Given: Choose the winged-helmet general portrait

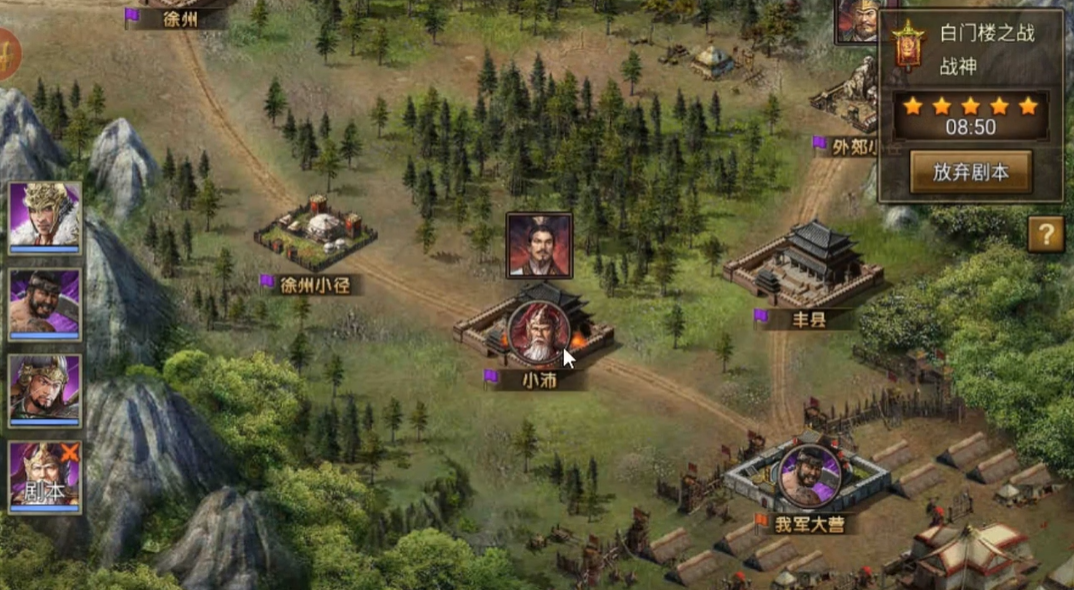Looking at the screenshot, I should pos(45,387).
